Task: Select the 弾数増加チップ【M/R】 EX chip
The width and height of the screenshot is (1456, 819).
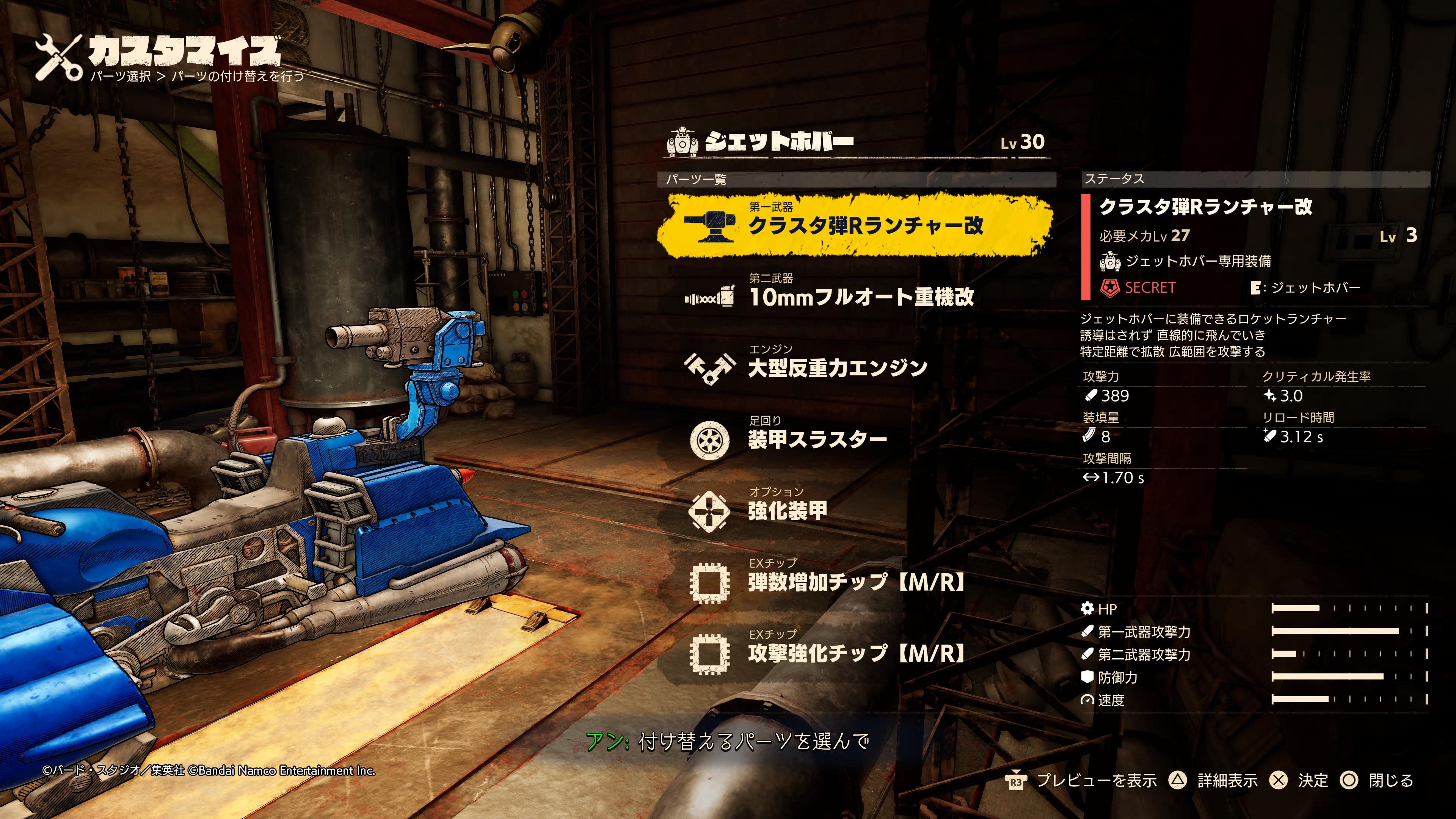Action: point(856,582)
